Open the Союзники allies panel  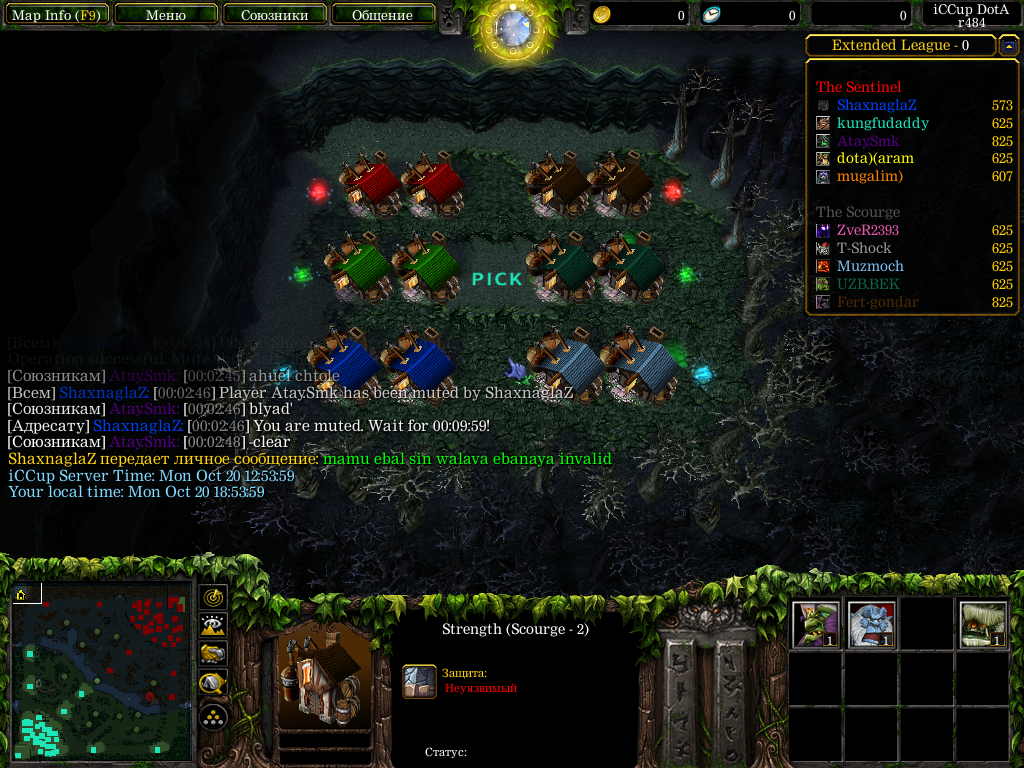(x=274, y=15)
